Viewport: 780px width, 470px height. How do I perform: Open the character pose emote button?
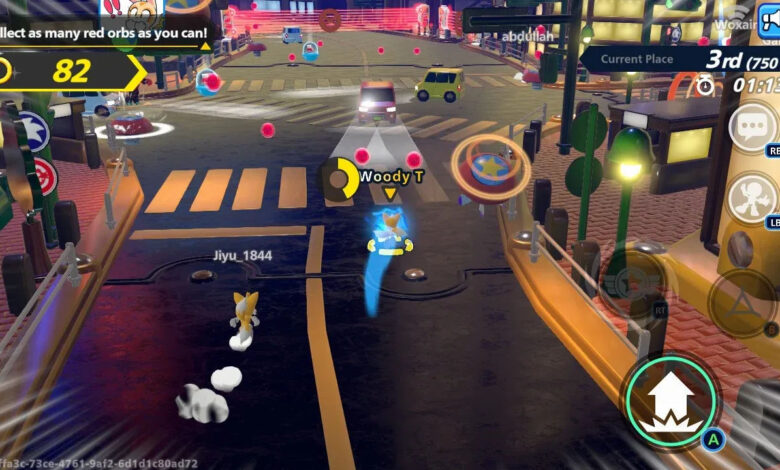tap(752, 198)
